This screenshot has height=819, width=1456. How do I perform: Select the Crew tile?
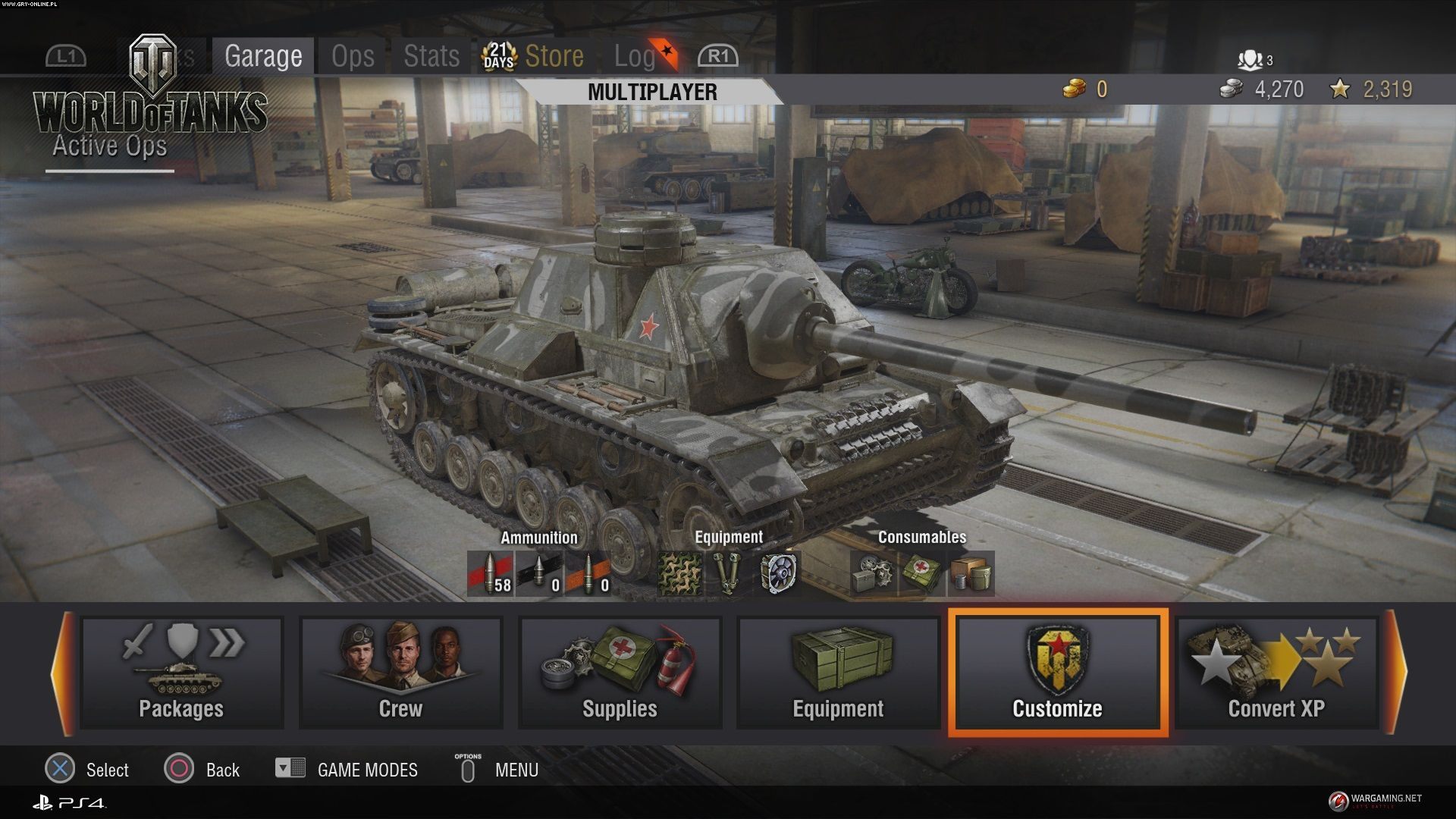tap(400, 673)
